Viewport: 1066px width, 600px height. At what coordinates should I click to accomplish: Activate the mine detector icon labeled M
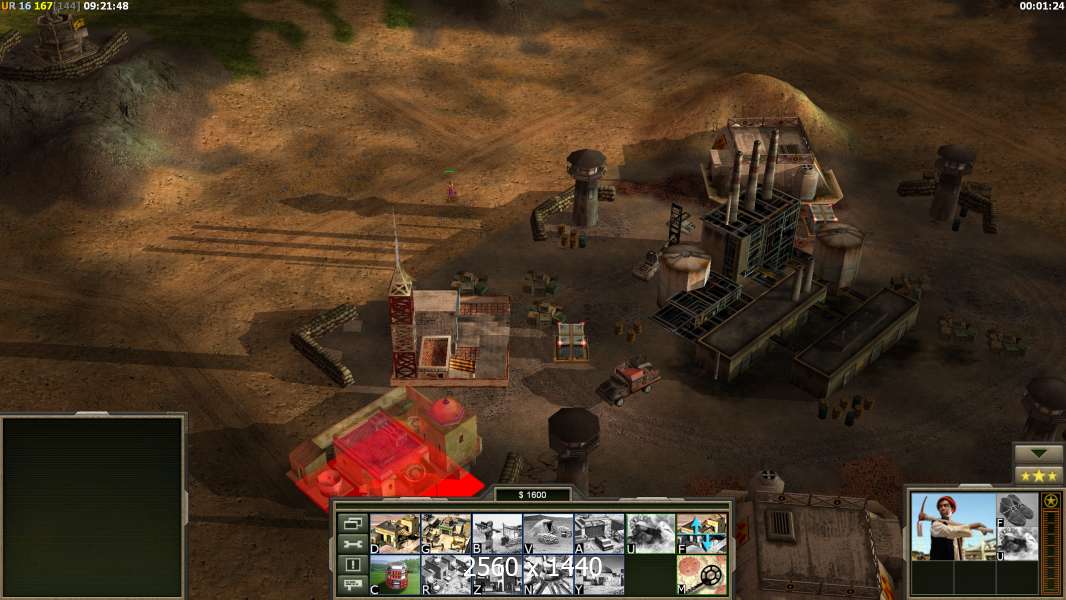[701, 574]
